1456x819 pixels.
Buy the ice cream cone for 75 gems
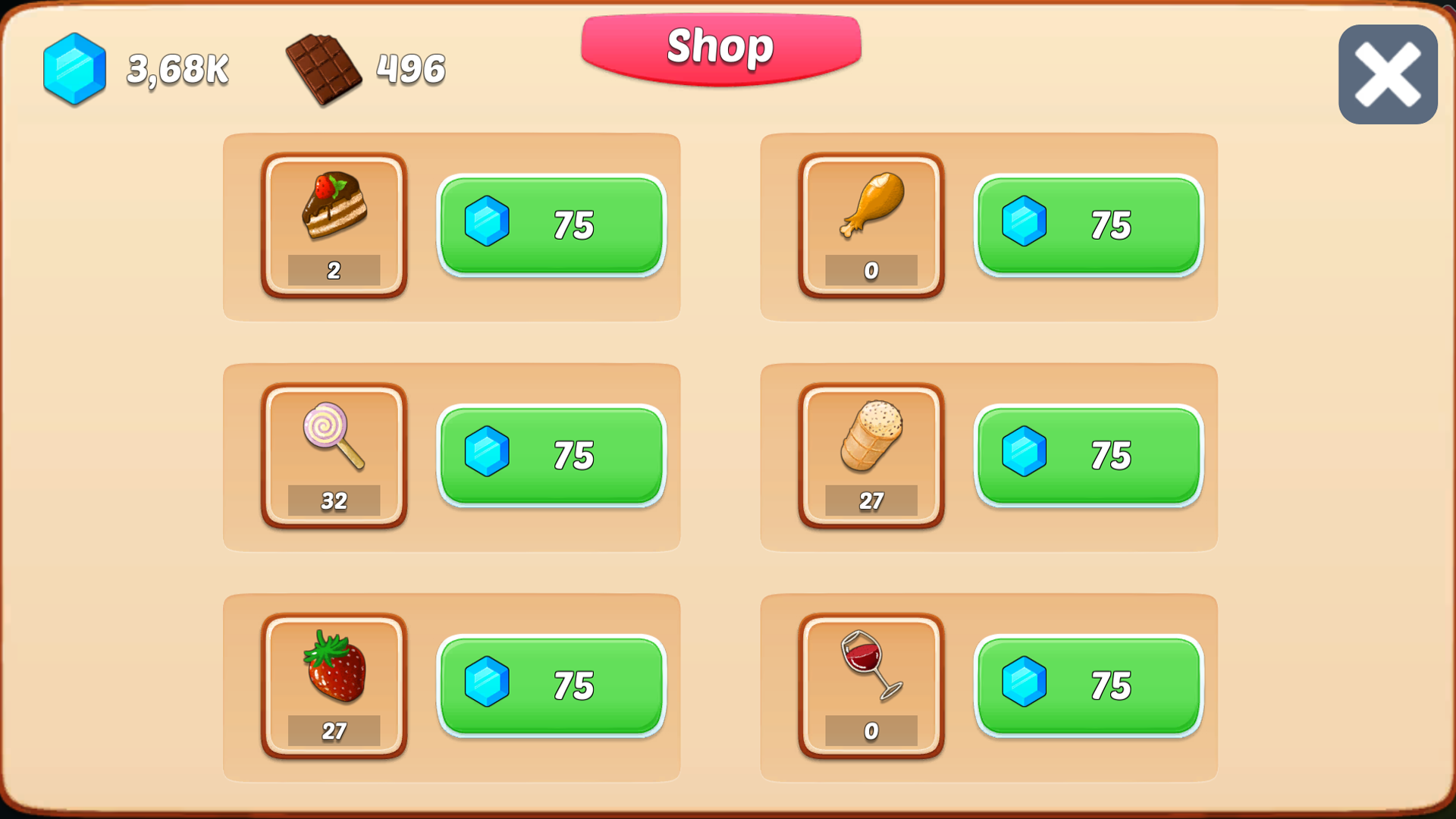tap(1088, 456)
